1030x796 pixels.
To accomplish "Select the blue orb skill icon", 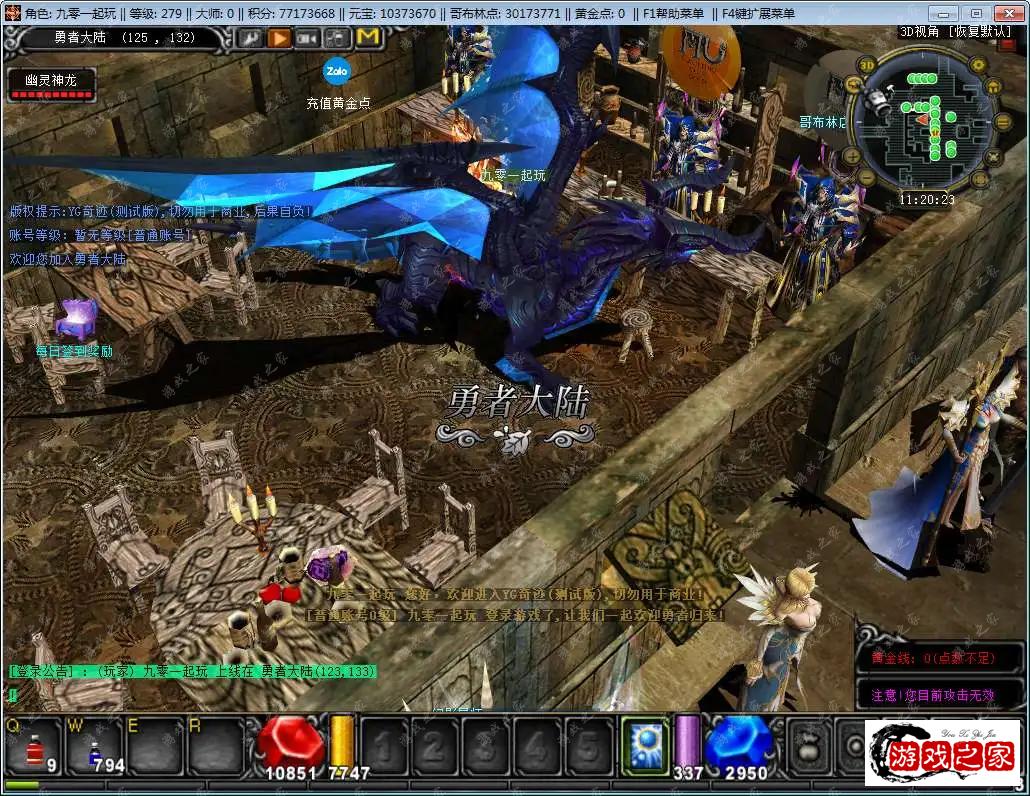I will (645, 745).
